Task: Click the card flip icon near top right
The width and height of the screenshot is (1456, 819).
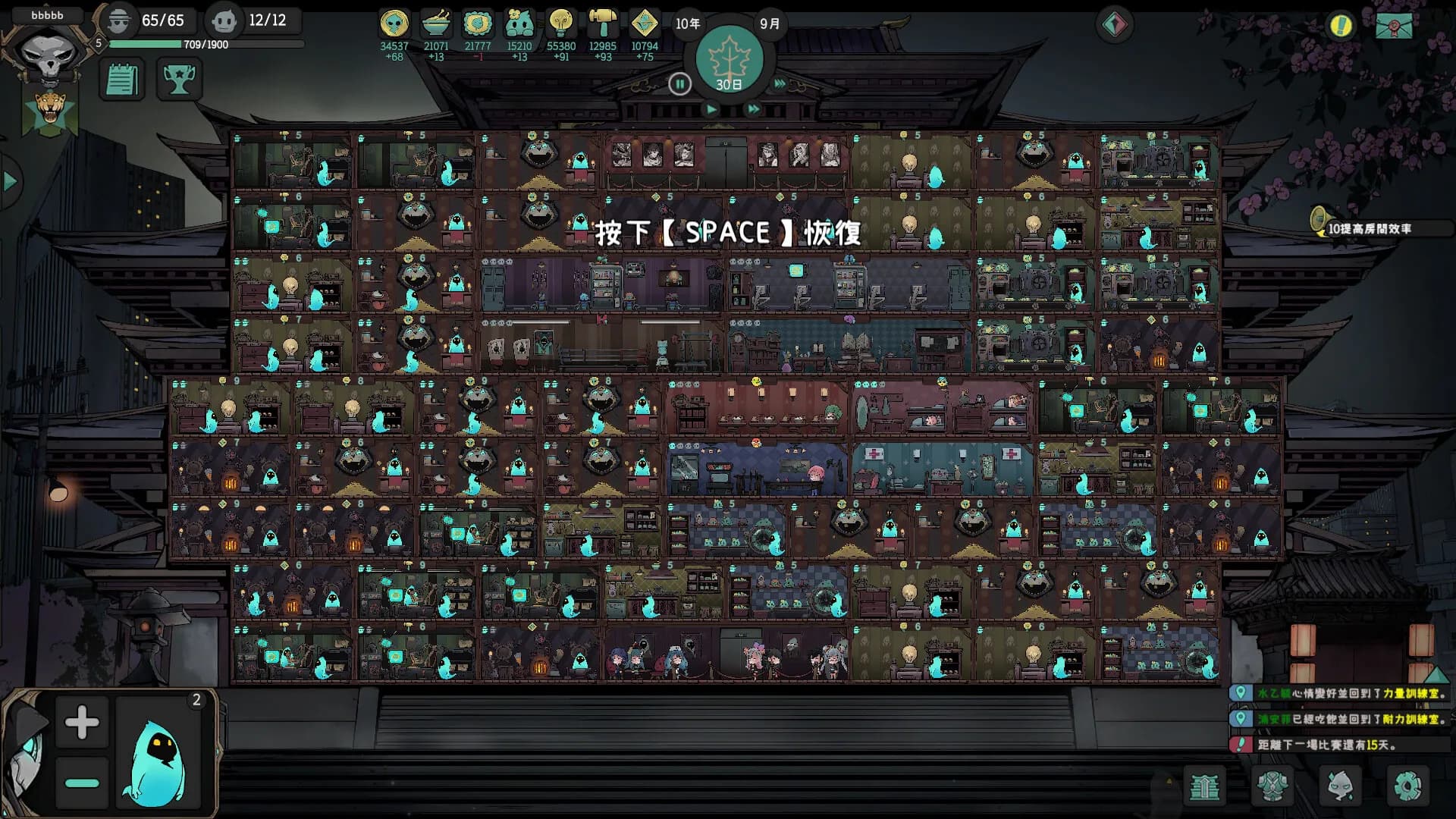Action: coord(1114,23)
